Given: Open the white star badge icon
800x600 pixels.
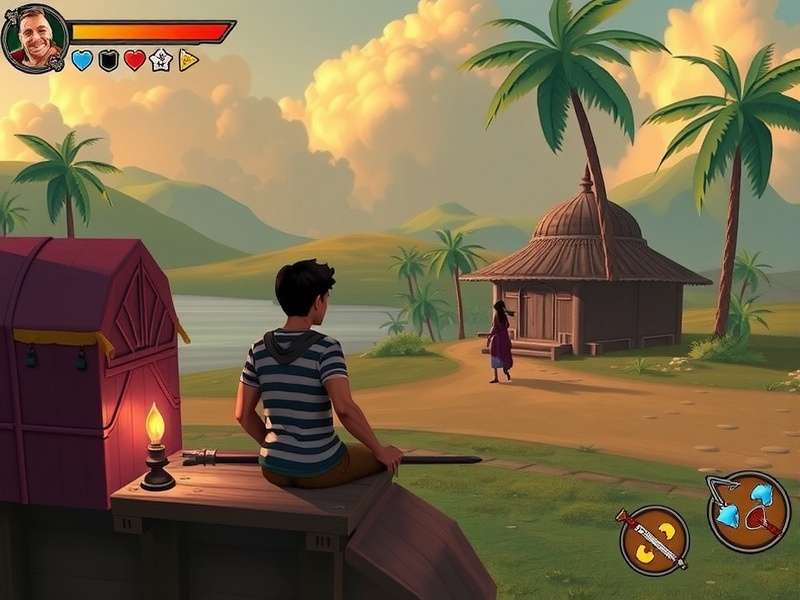Looking at the screenshot, I should click(161, 60).
